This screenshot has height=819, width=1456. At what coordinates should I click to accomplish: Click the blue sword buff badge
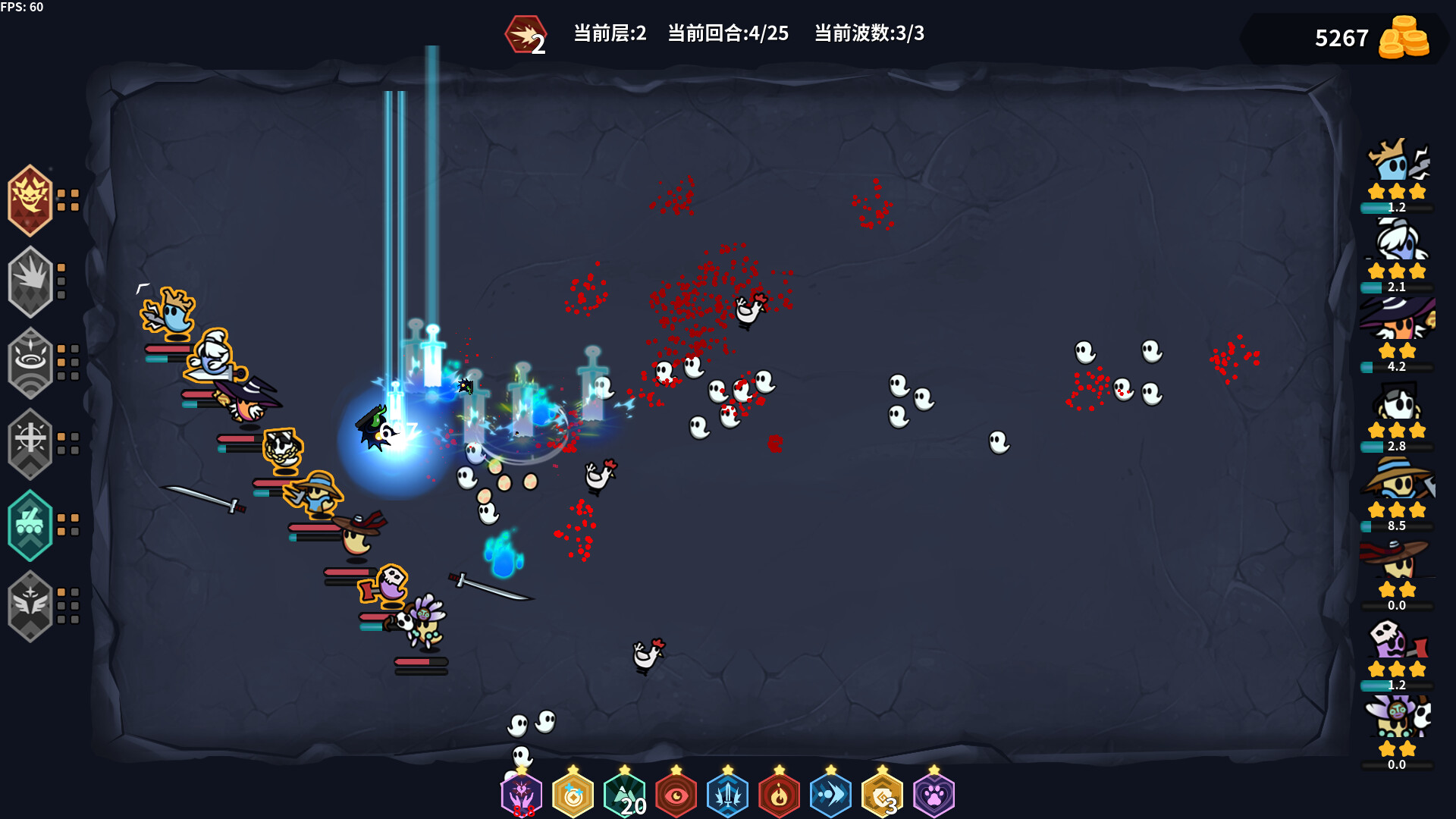click(728, 795)
